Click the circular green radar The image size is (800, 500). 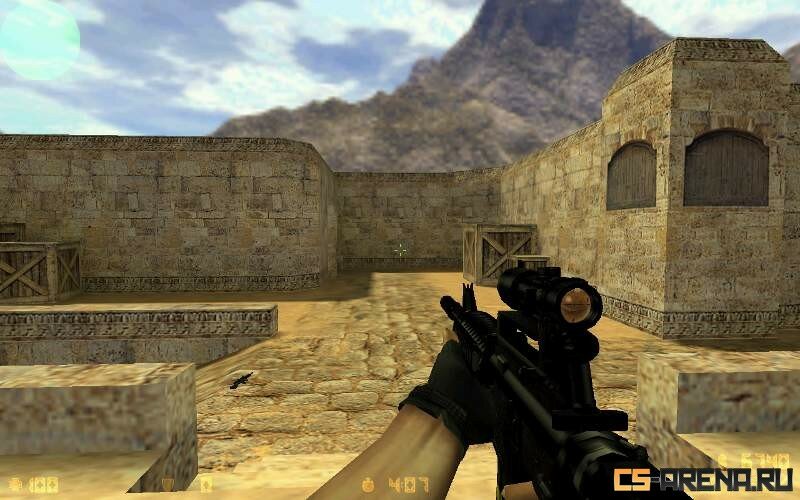(39, 39)
